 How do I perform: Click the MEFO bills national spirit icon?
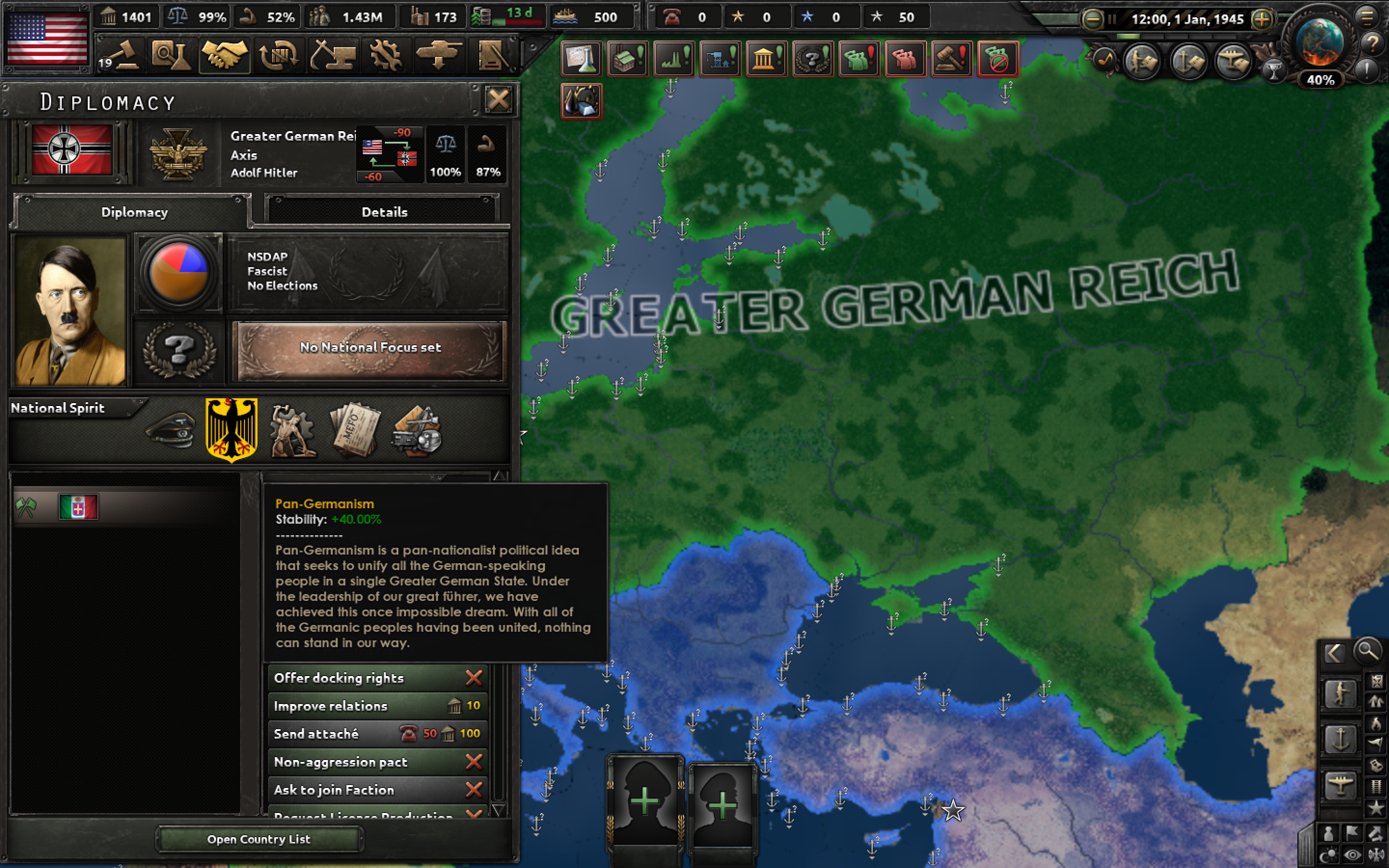click(355, 430)
